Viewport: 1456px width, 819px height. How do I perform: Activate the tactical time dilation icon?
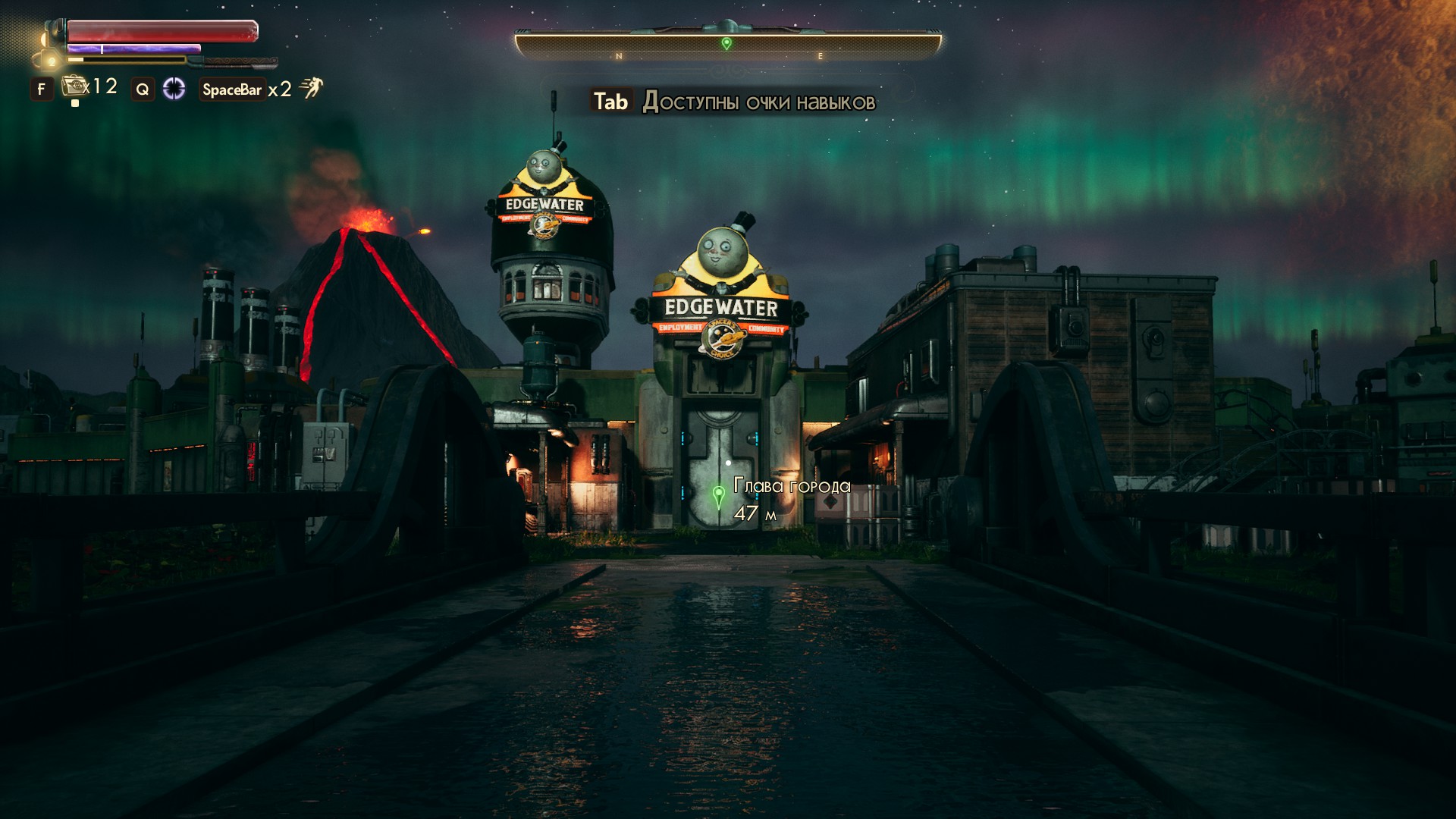click(174, 89)
